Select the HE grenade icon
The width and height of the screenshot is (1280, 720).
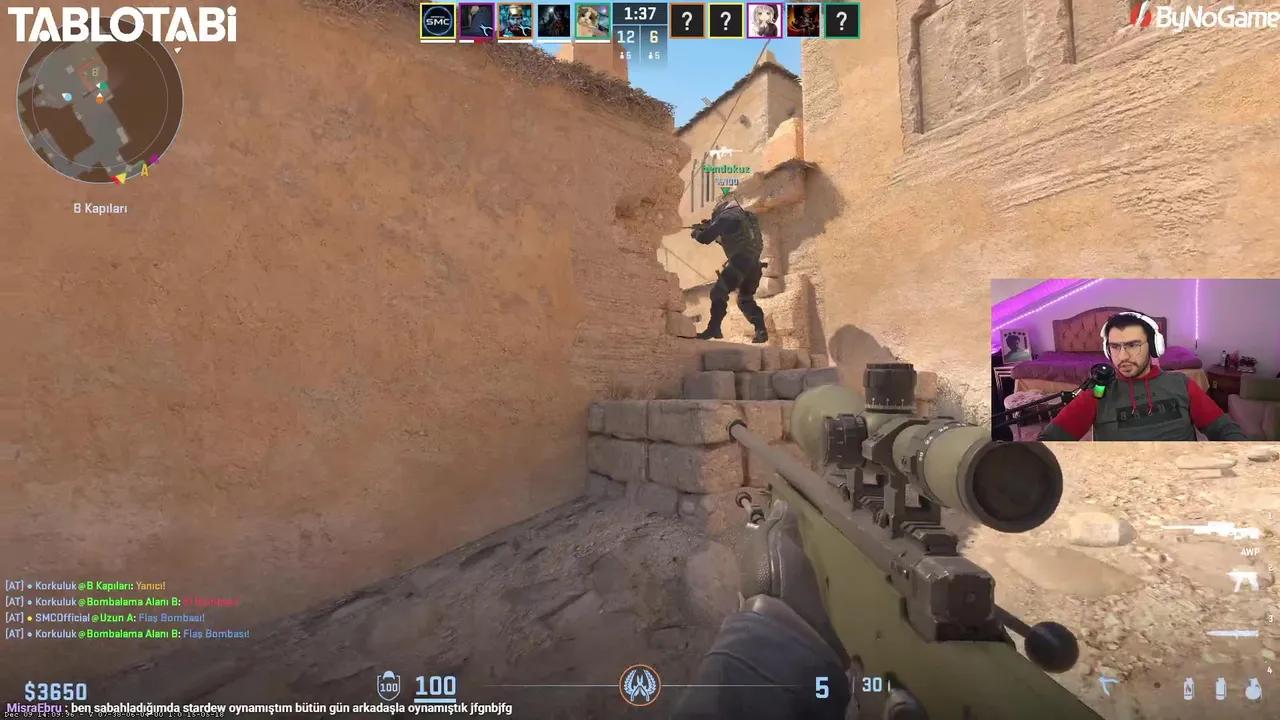pyautogui.click(x=1252, y=688)
